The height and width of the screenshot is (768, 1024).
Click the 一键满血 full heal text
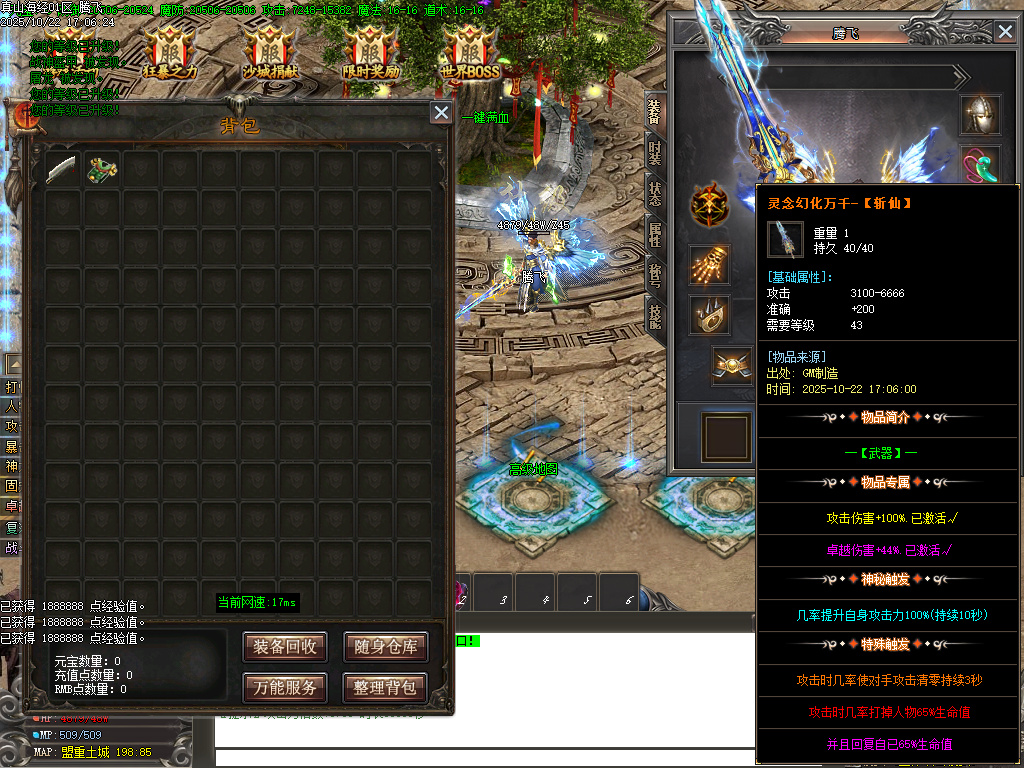(x=486, y=117)
